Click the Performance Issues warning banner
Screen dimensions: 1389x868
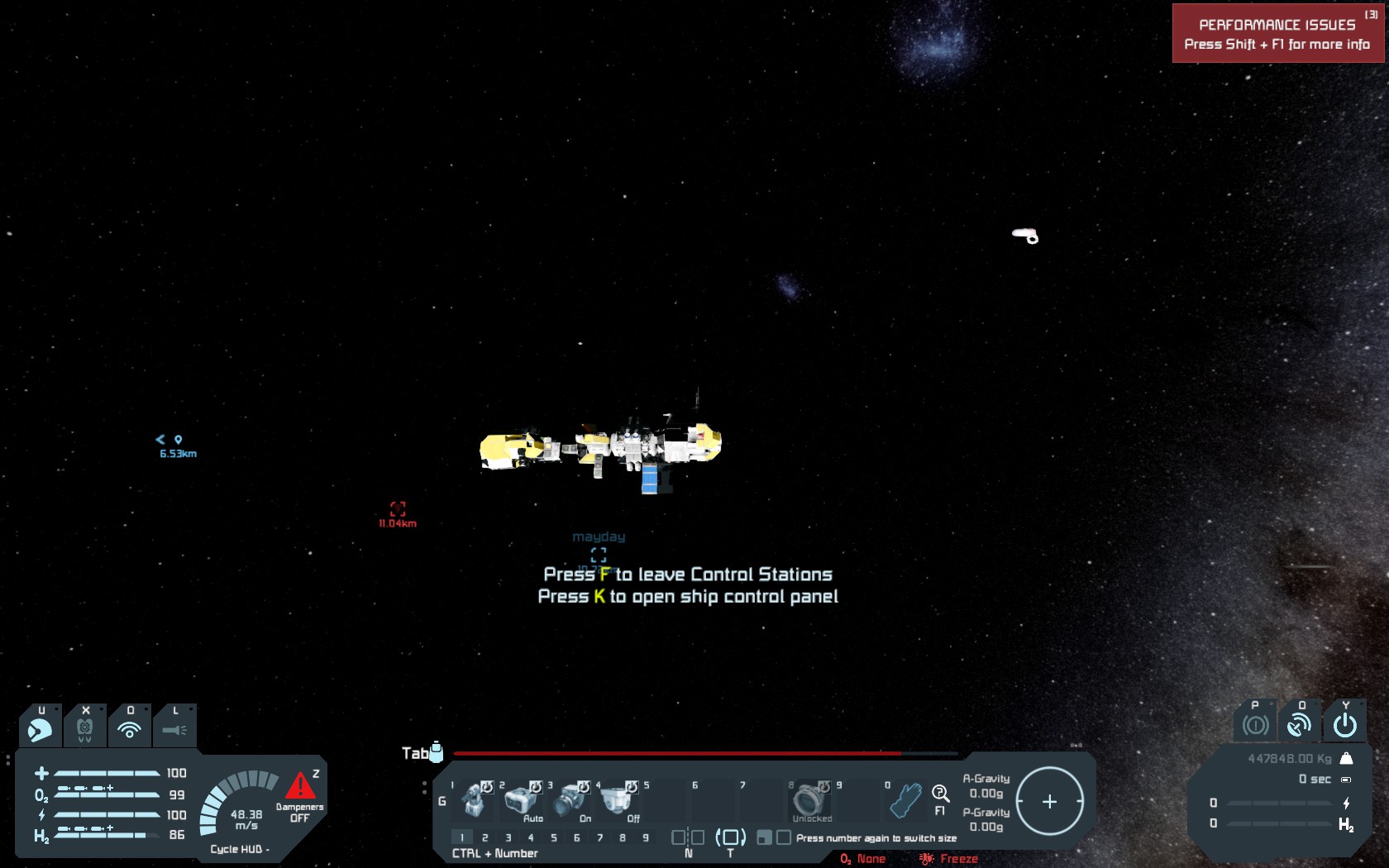pos(1277,34)
